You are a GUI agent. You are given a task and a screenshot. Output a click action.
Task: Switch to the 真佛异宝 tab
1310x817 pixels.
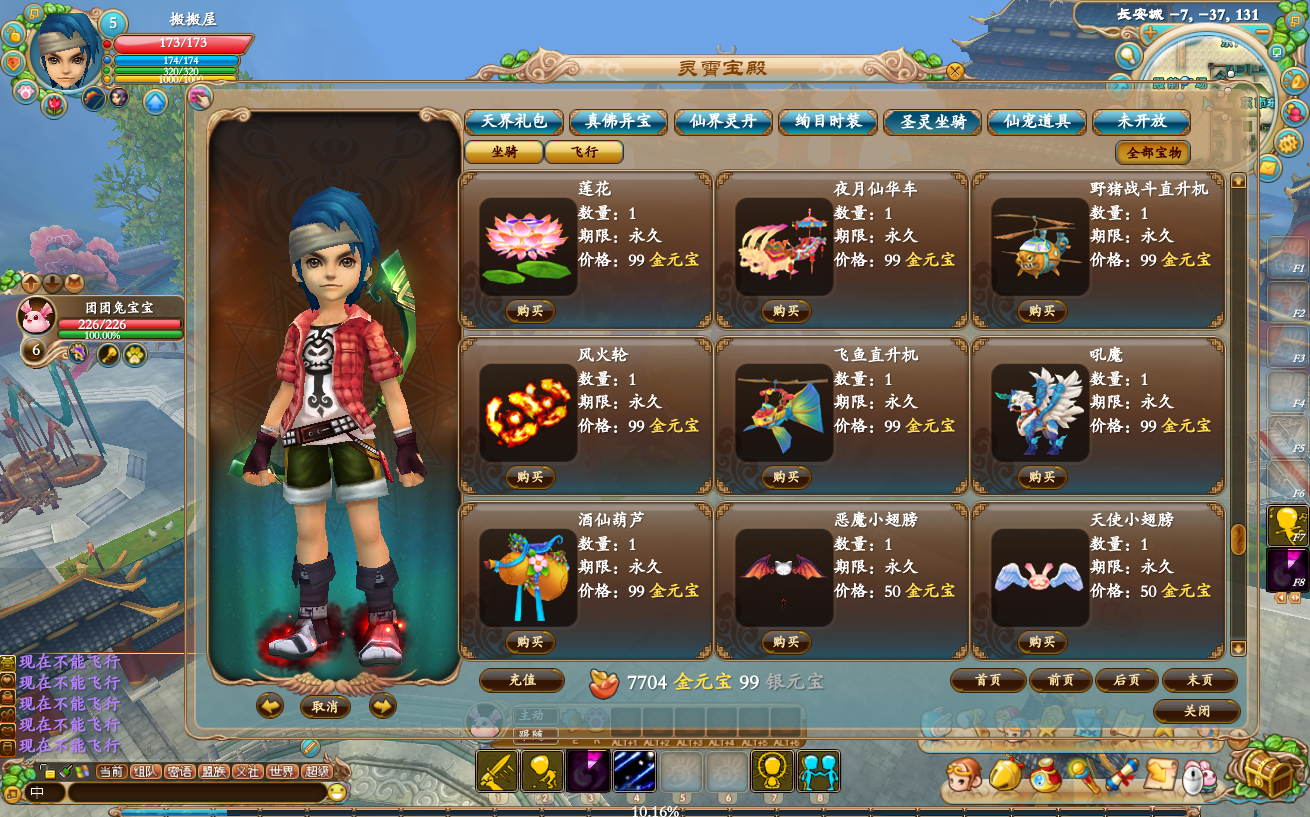tap(618, 122)
